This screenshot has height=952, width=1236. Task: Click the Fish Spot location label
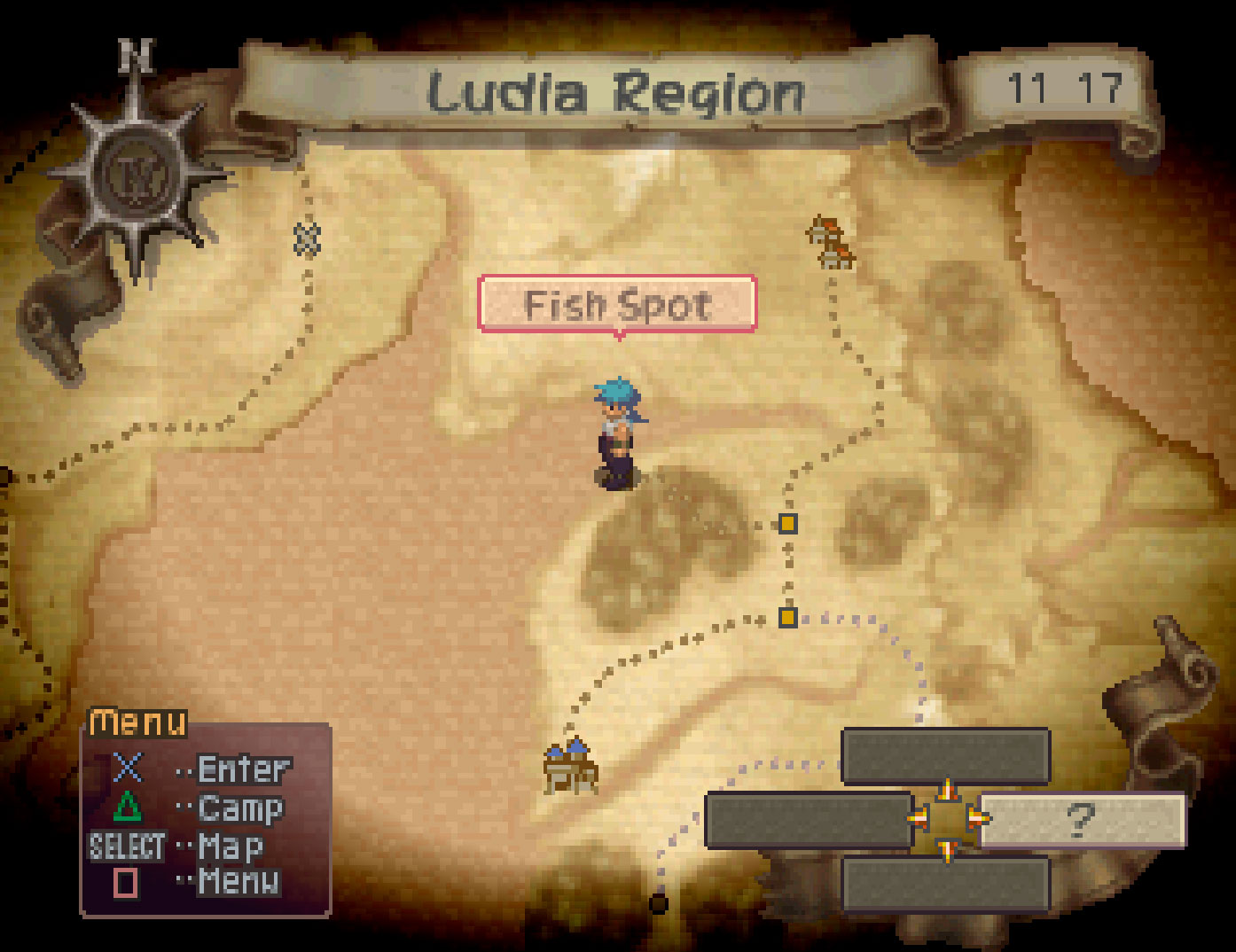[x=617, y=305]
